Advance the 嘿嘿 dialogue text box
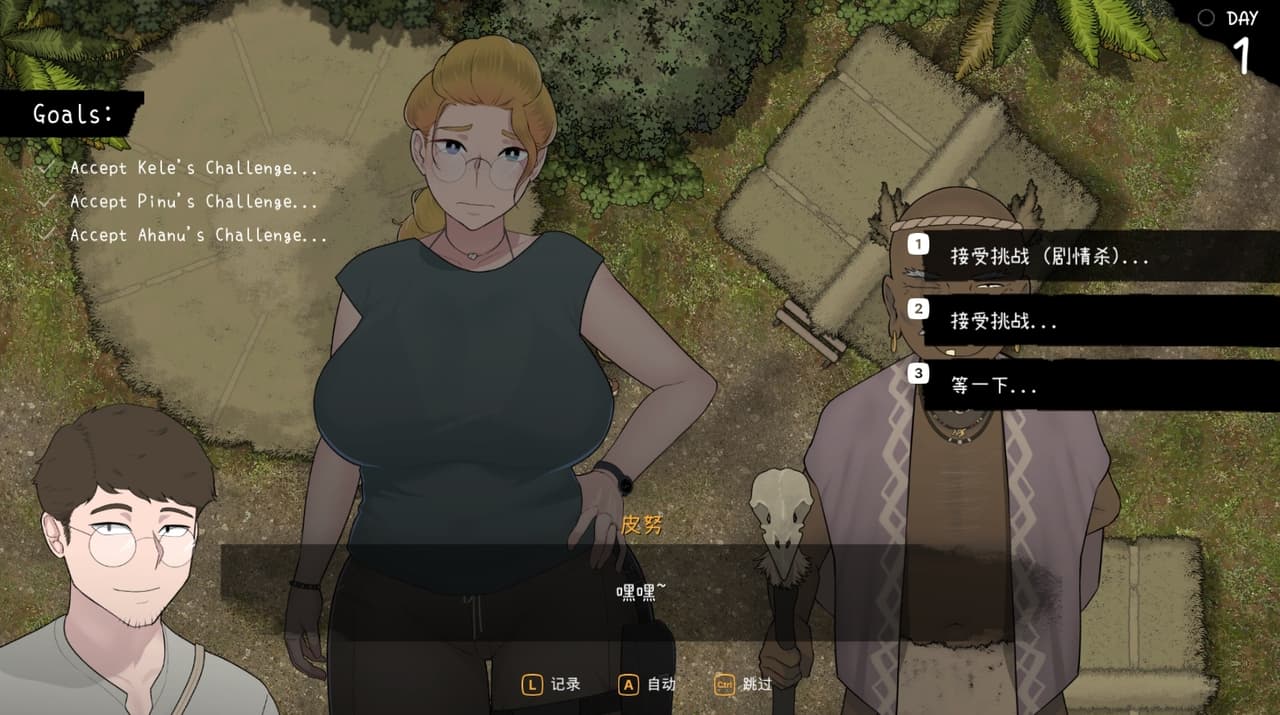The width and height of the screenshot is (1280, 715). (x=640, y=592)
